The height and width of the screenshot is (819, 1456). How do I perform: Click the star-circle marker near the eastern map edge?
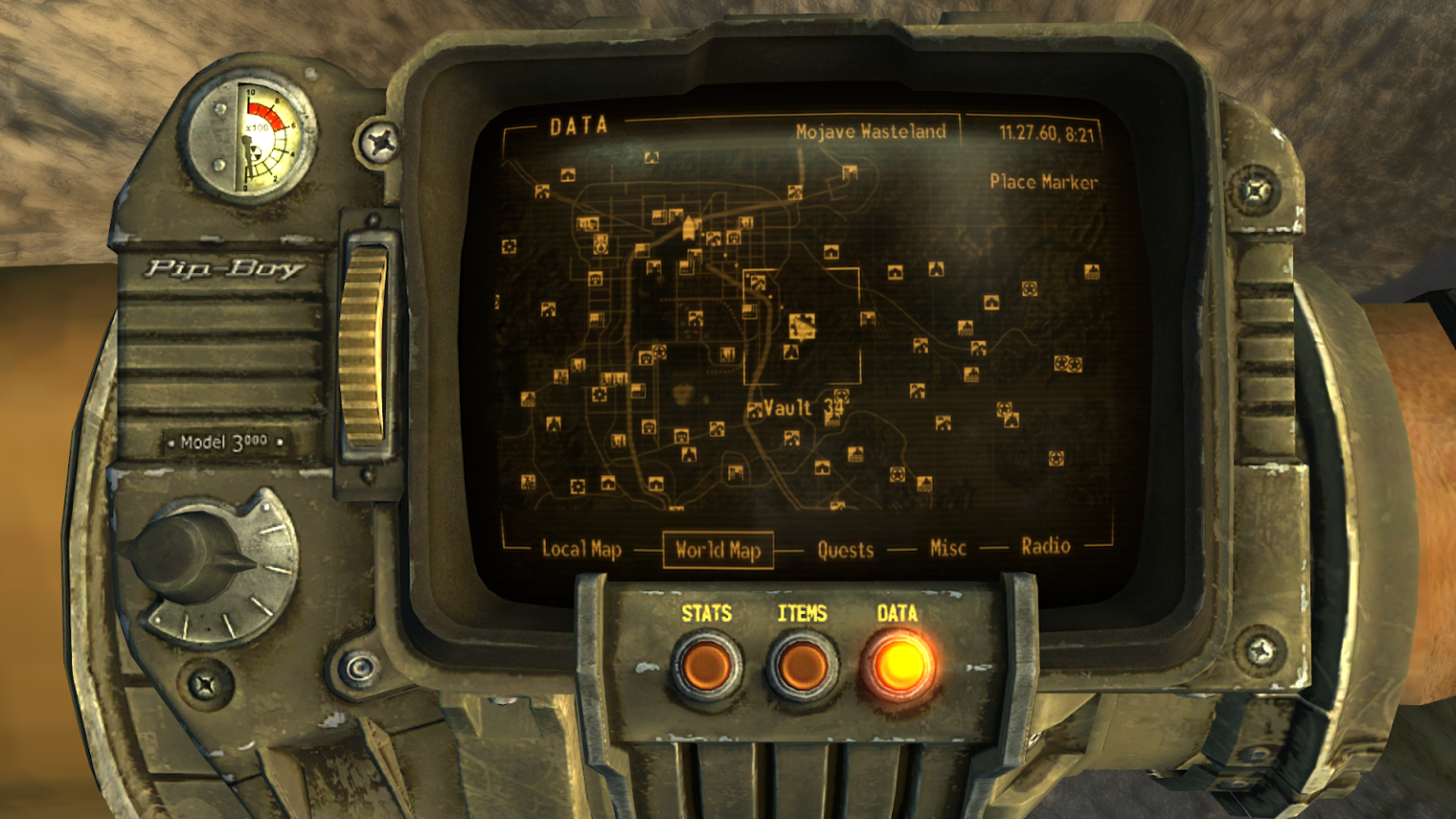coord(1031,287)
